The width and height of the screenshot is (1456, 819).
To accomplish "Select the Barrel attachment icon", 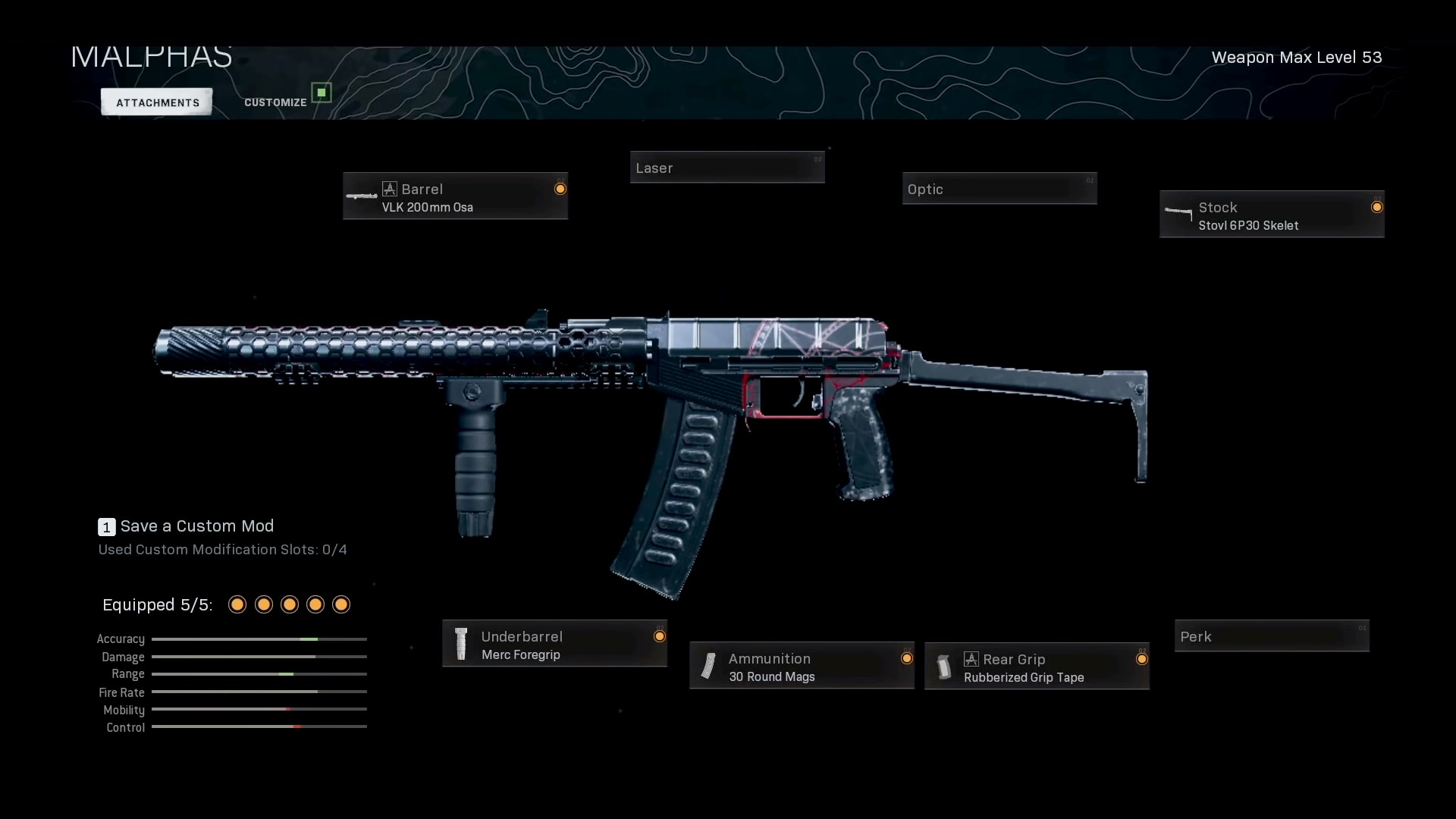I will point(362,196).
